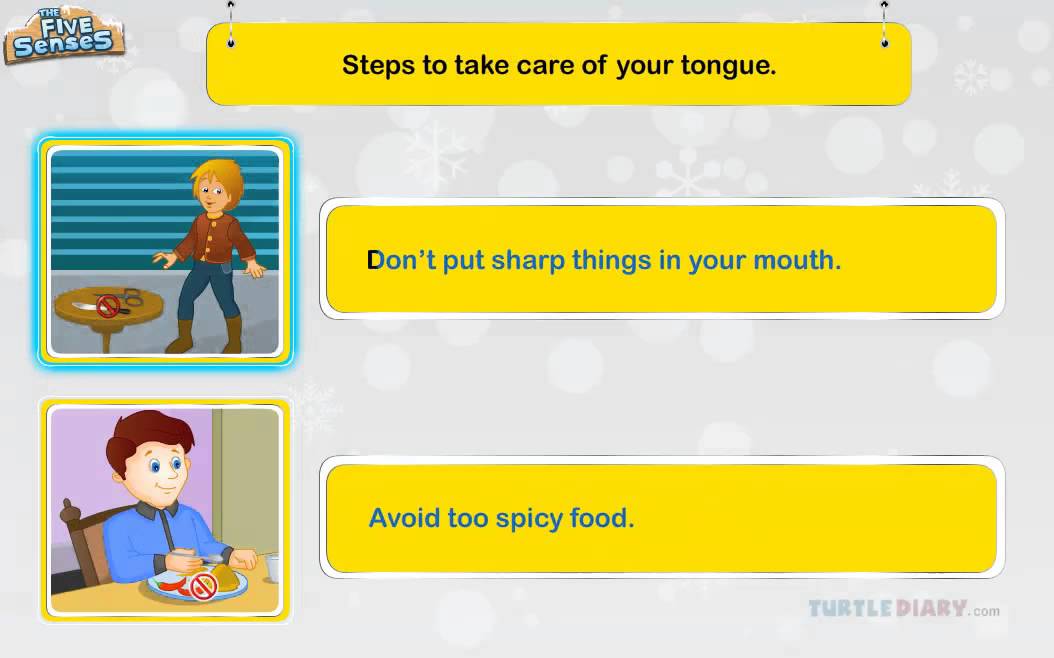Click the "Don't put sharp things" panel
1054x658 pixels.
coord(661,260)
